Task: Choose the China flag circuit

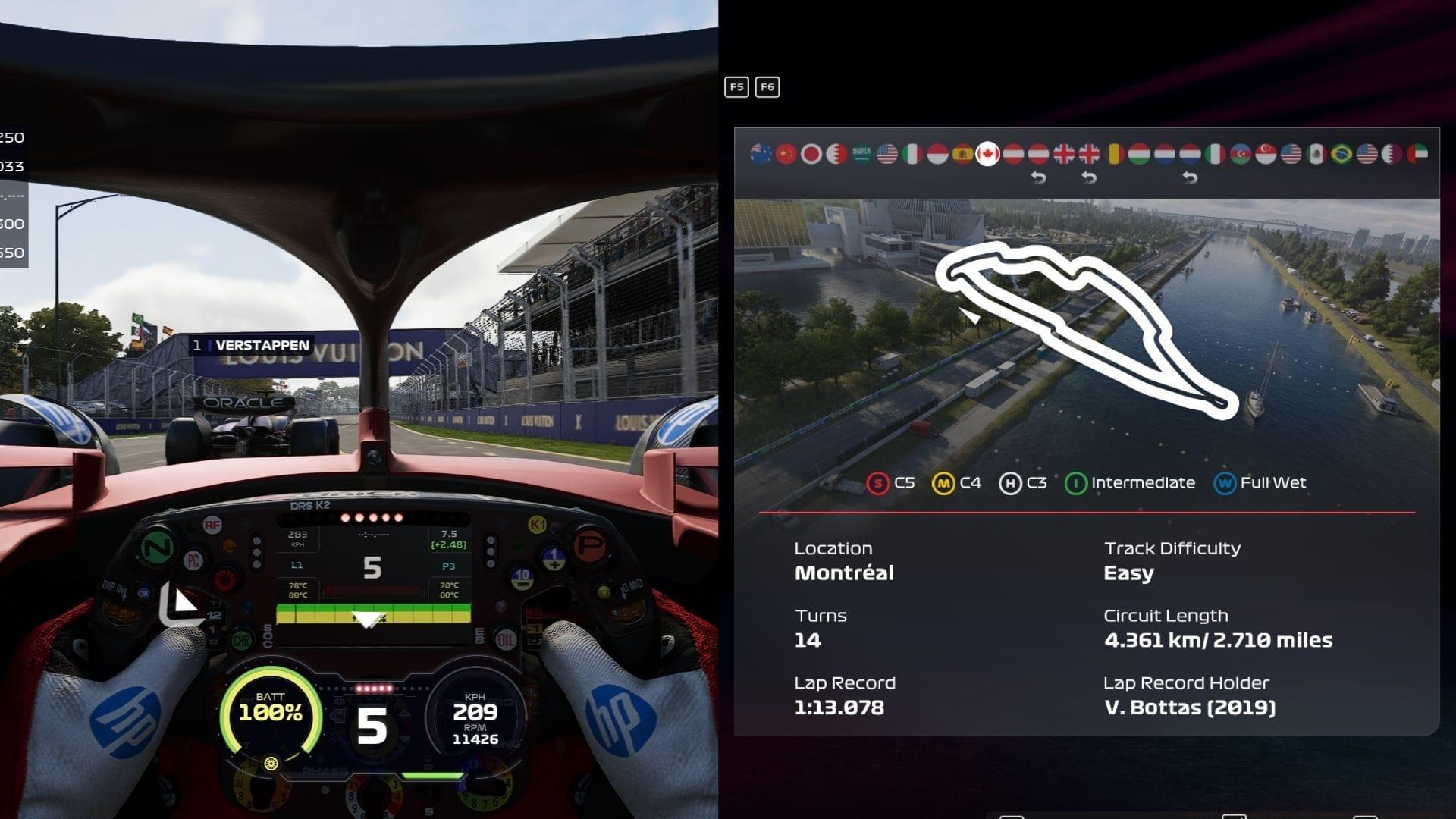Action: (786, 154)
